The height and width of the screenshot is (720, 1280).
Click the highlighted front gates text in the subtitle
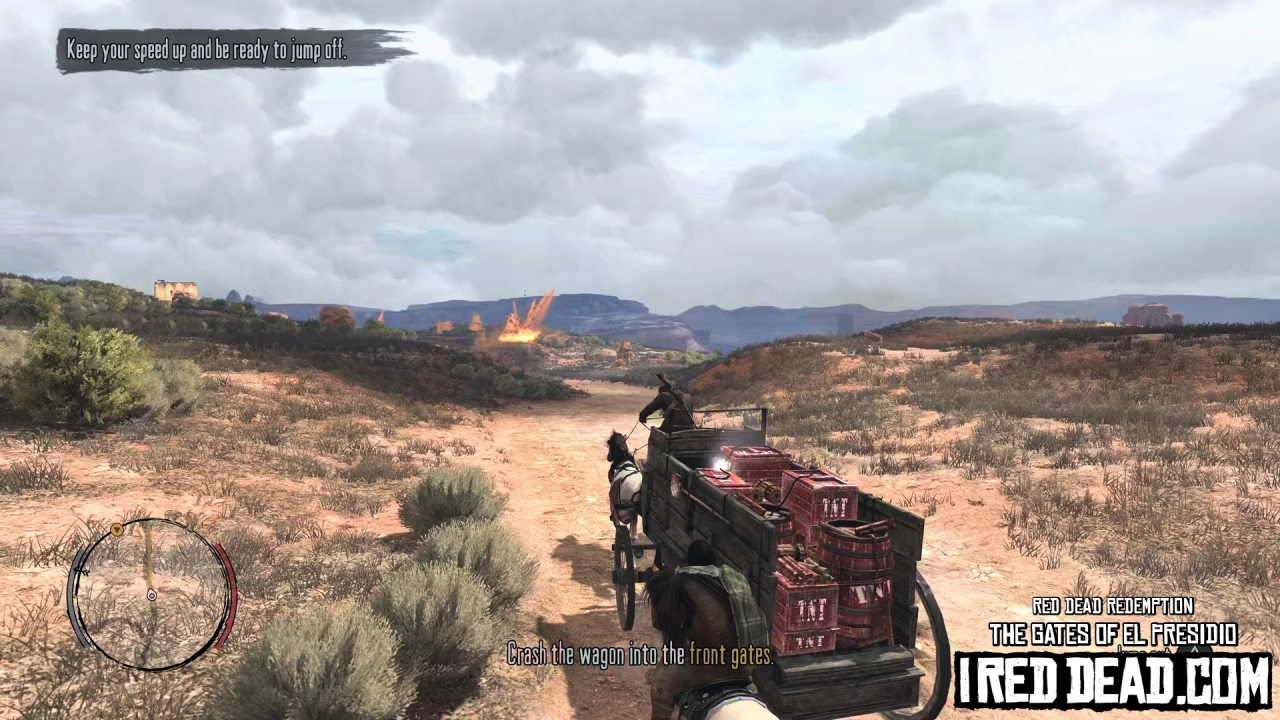[730, 655]
